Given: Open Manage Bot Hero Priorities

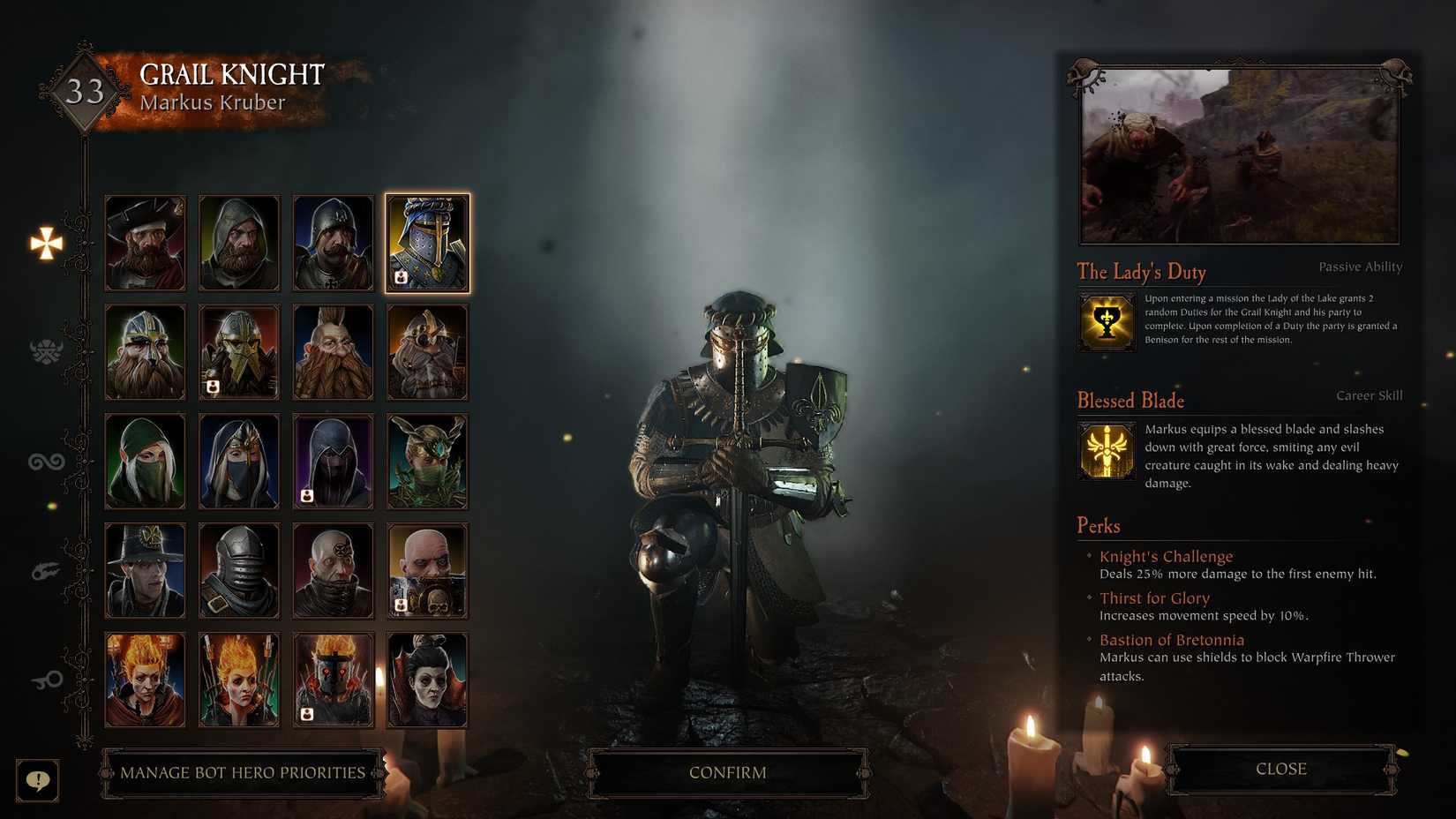Looking at the screenshot, I should click(x=242, y=771).
